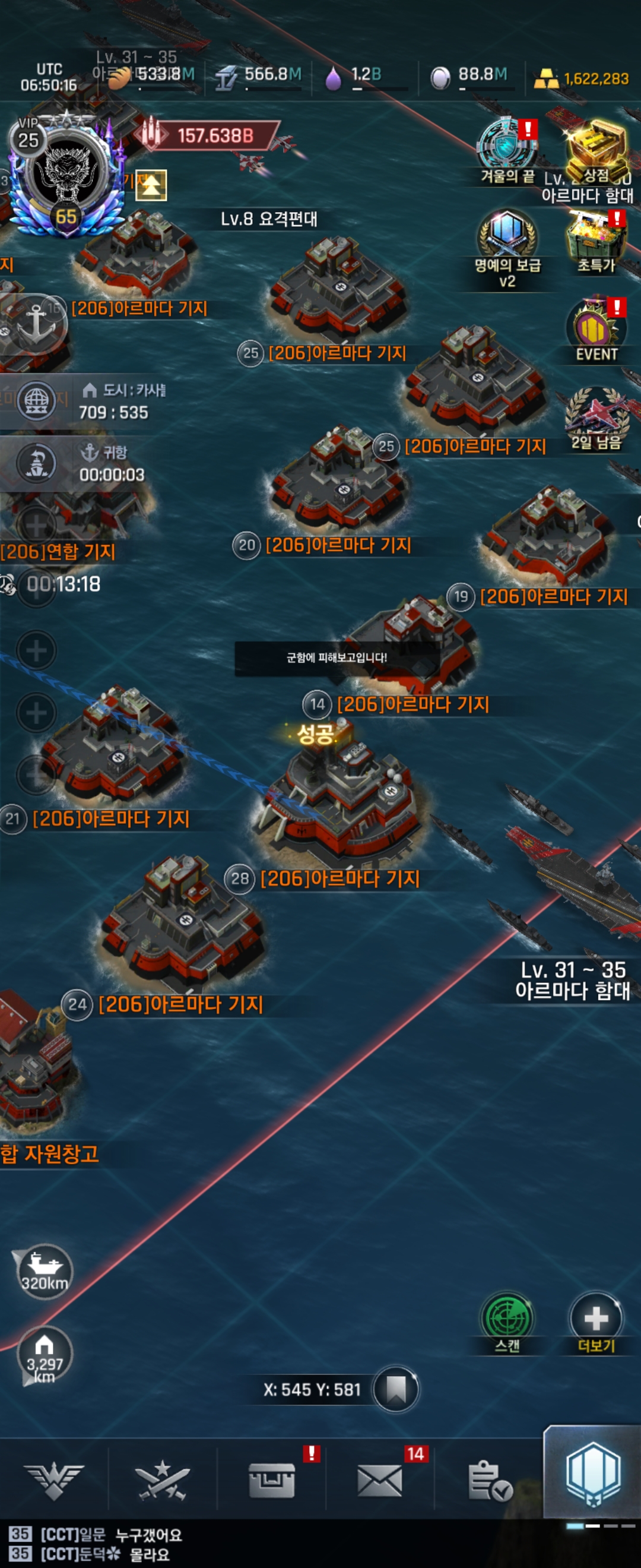Tap the 320km ship fleet locator
Image resolution: width=641 pixels, height=1568 pixels.
click(x=45, y=1271)
